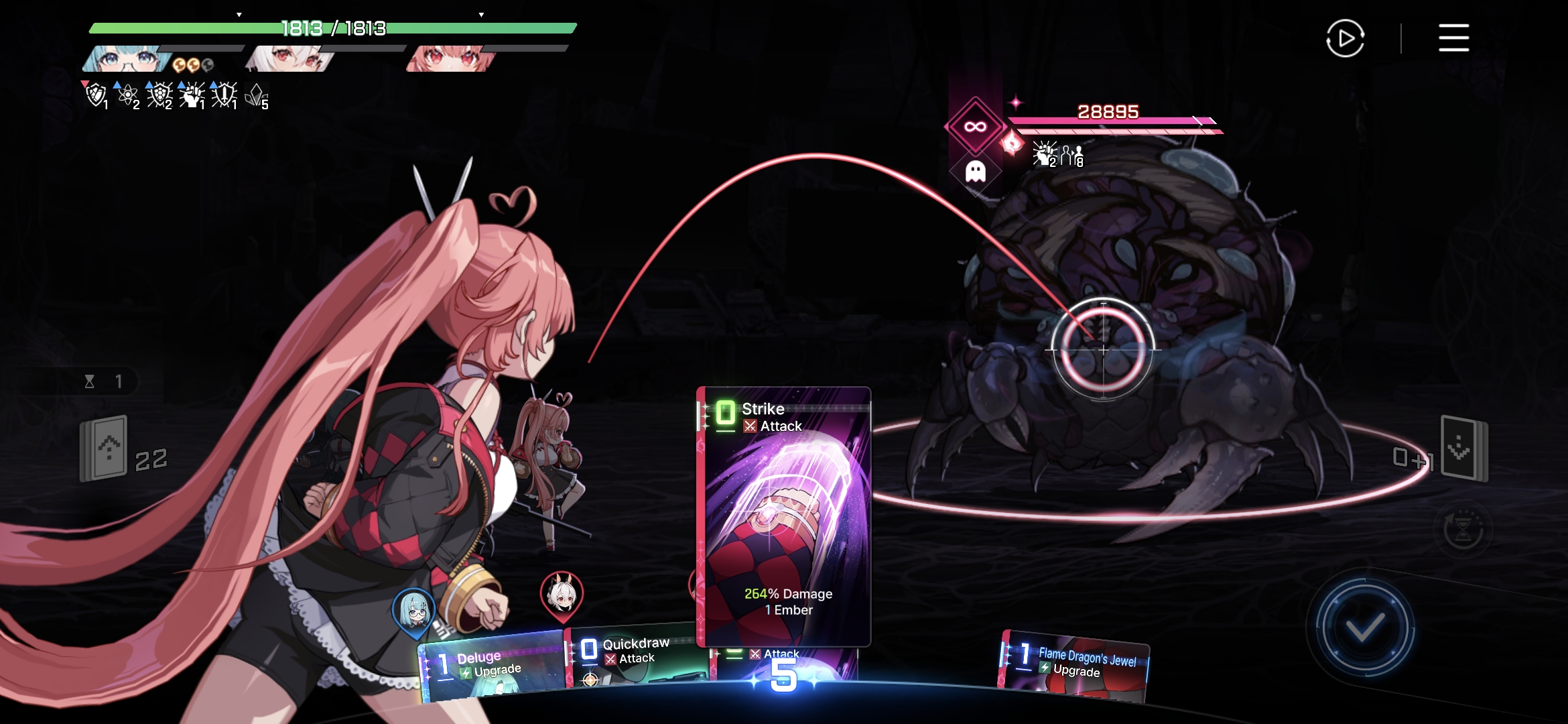The height and width of the screenshot is (724, 1568).
Task: Open the discard pile deck
Action: tap(1464, 448)
